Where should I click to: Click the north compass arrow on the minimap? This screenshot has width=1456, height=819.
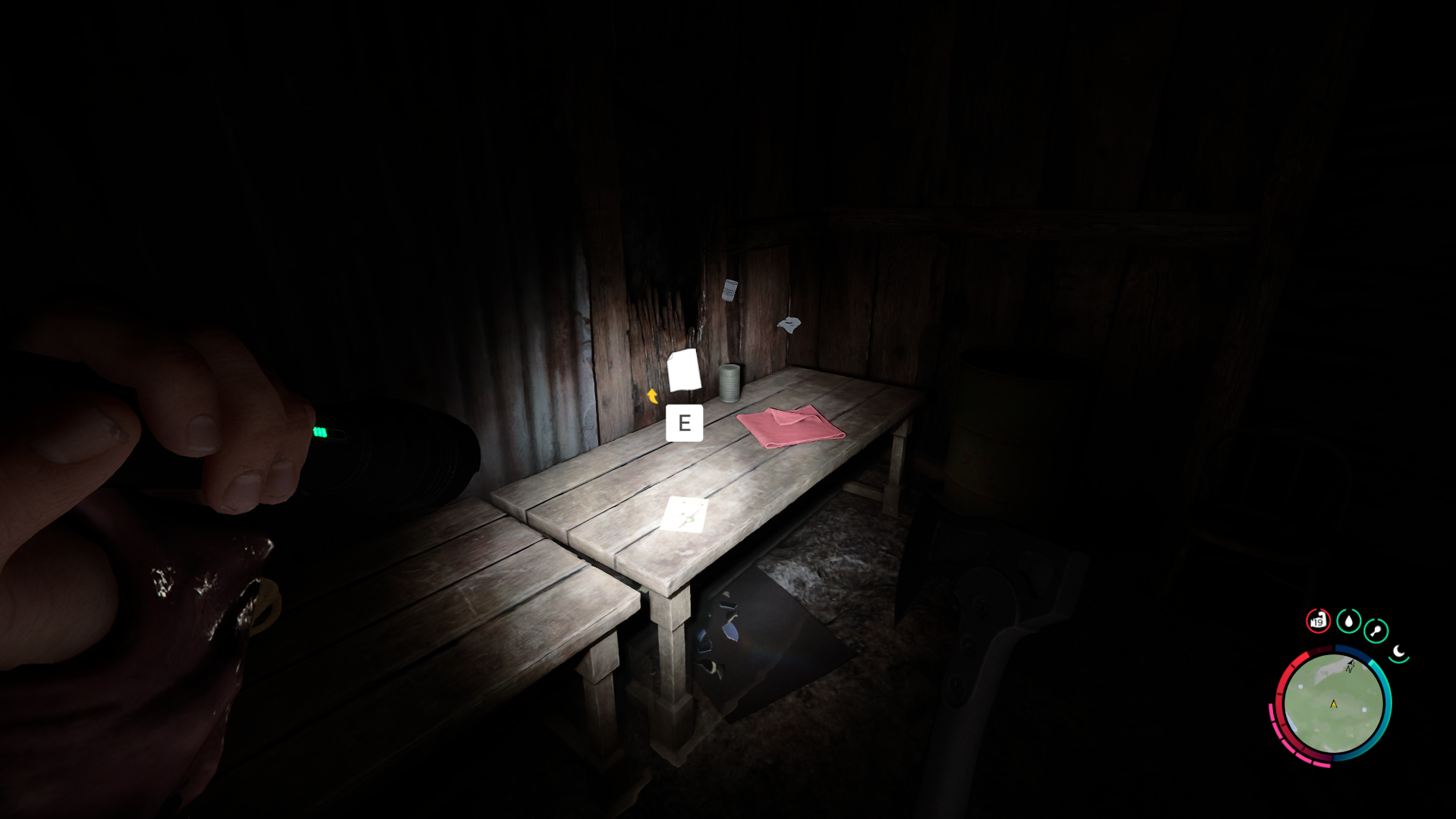(1350, 664)
